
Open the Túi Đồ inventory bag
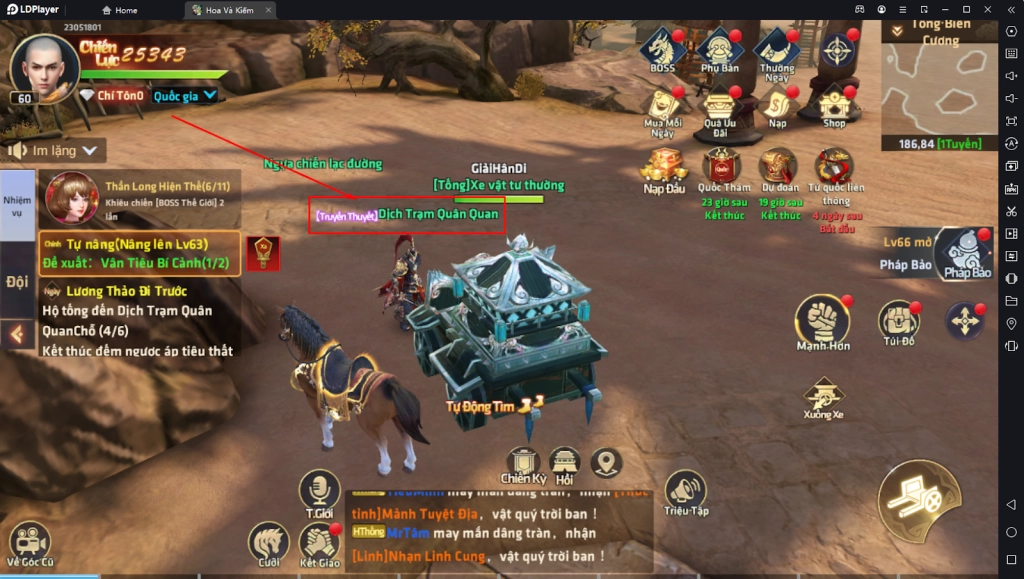[897, 322]
